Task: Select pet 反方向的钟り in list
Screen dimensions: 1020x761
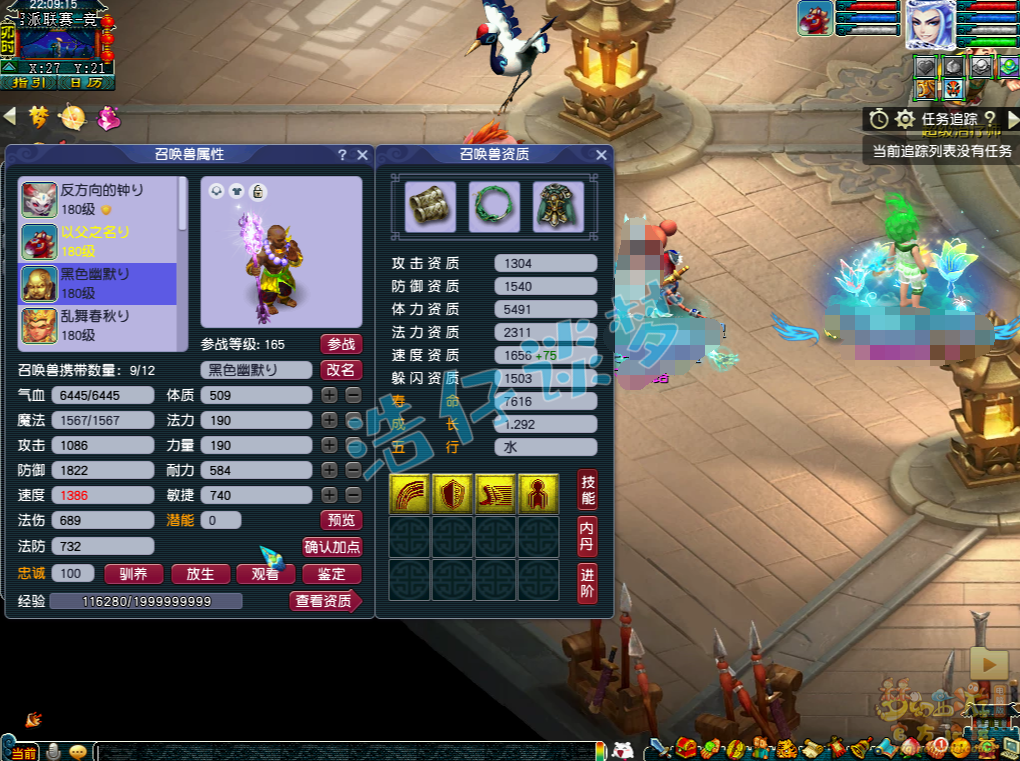Action: click(x=98, y=198)
